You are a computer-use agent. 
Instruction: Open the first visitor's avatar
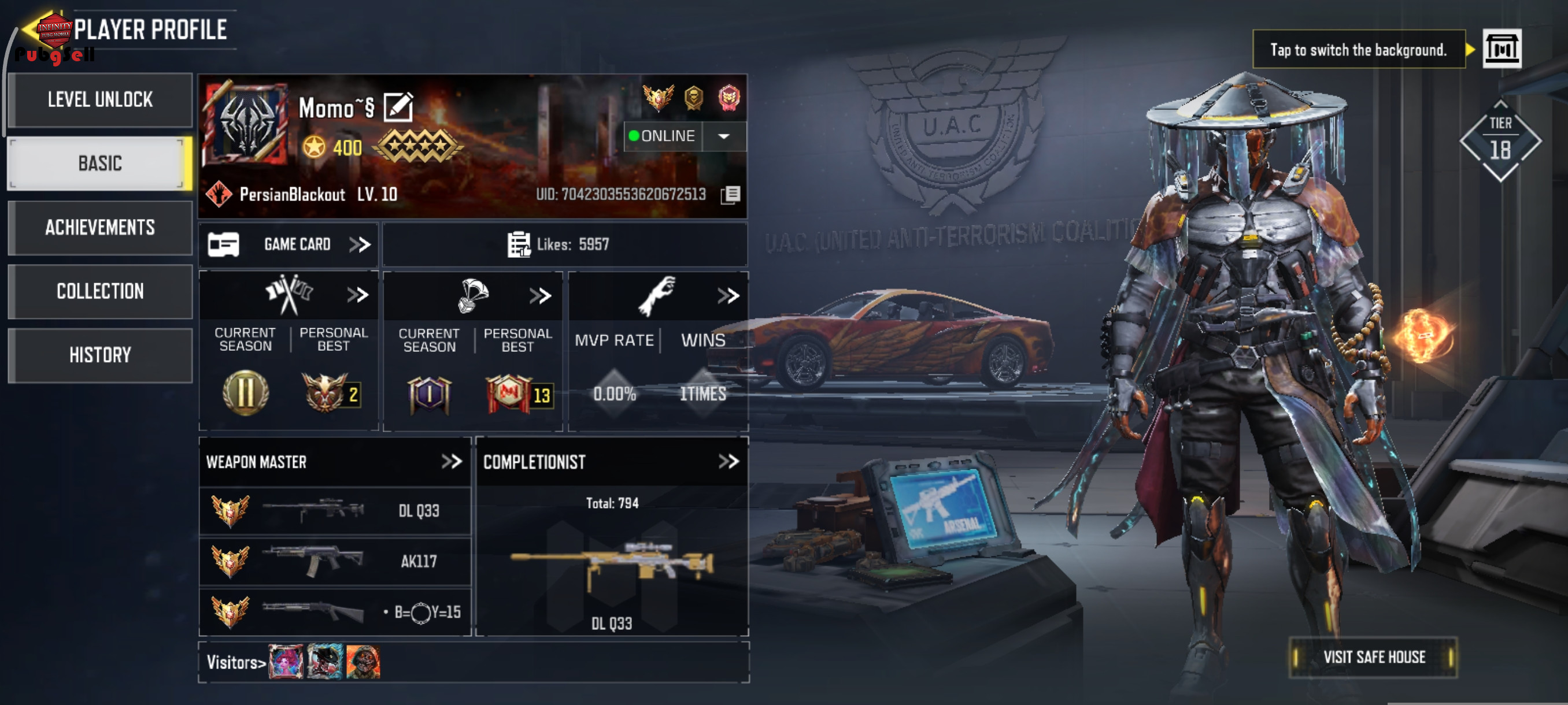click(286, 662)
